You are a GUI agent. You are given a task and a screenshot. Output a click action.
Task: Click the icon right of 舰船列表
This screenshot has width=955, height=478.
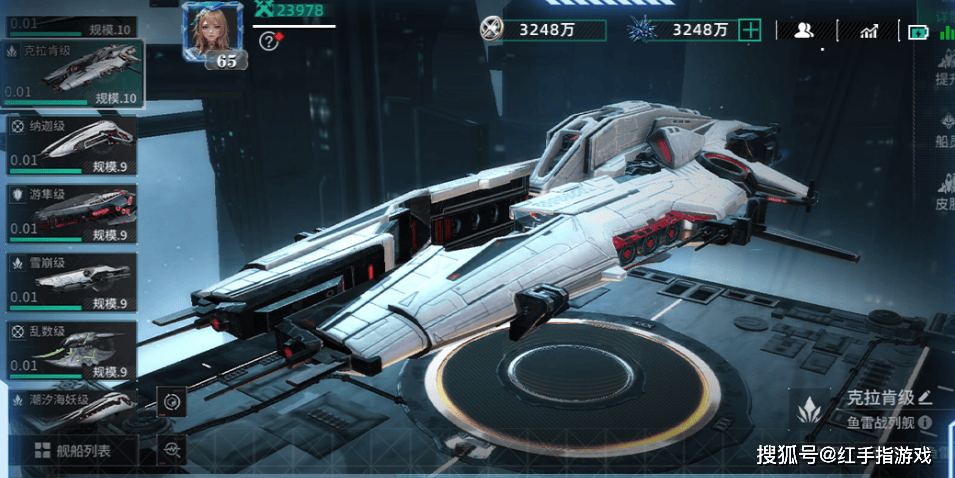174,450
